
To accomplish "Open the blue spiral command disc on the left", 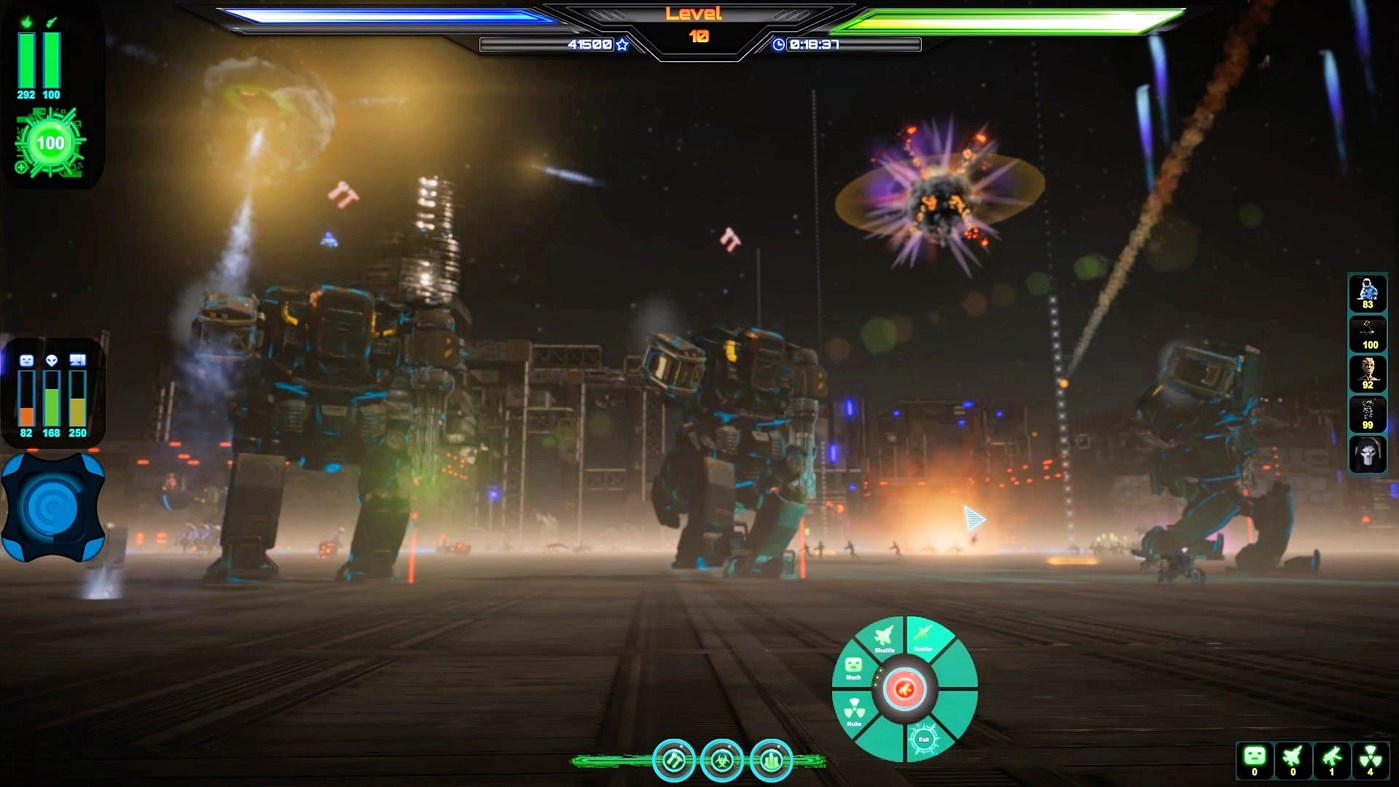I will click(x=55, y=505).
